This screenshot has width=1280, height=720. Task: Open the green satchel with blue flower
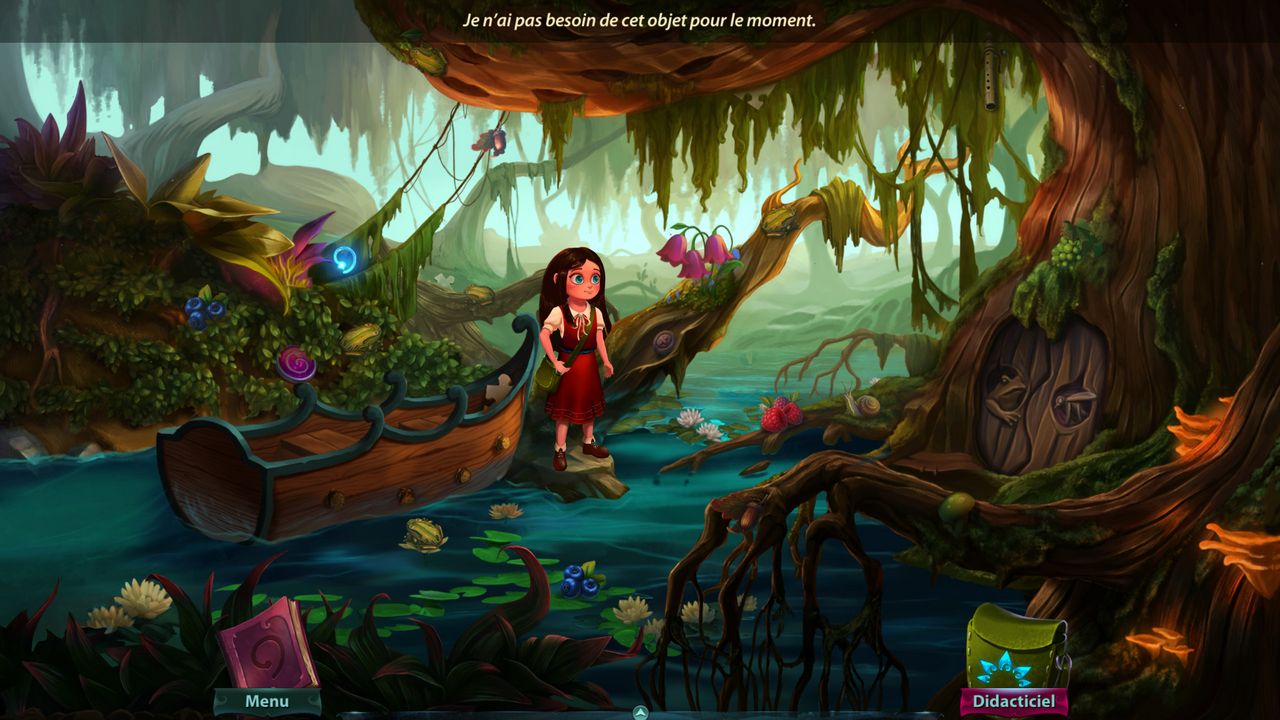[1015, 647]
